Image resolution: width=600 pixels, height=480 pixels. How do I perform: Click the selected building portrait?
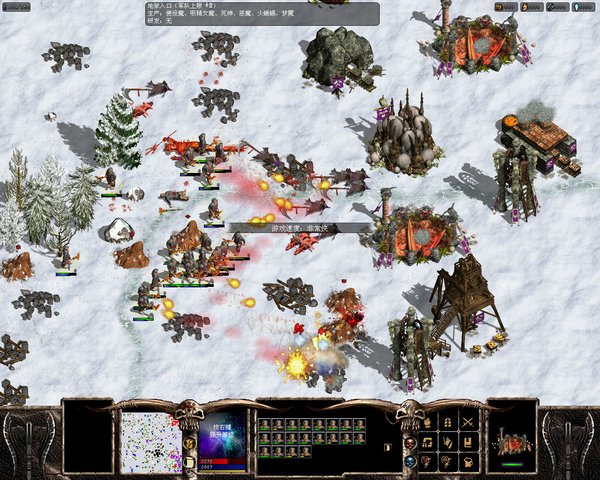pos(512,443)
